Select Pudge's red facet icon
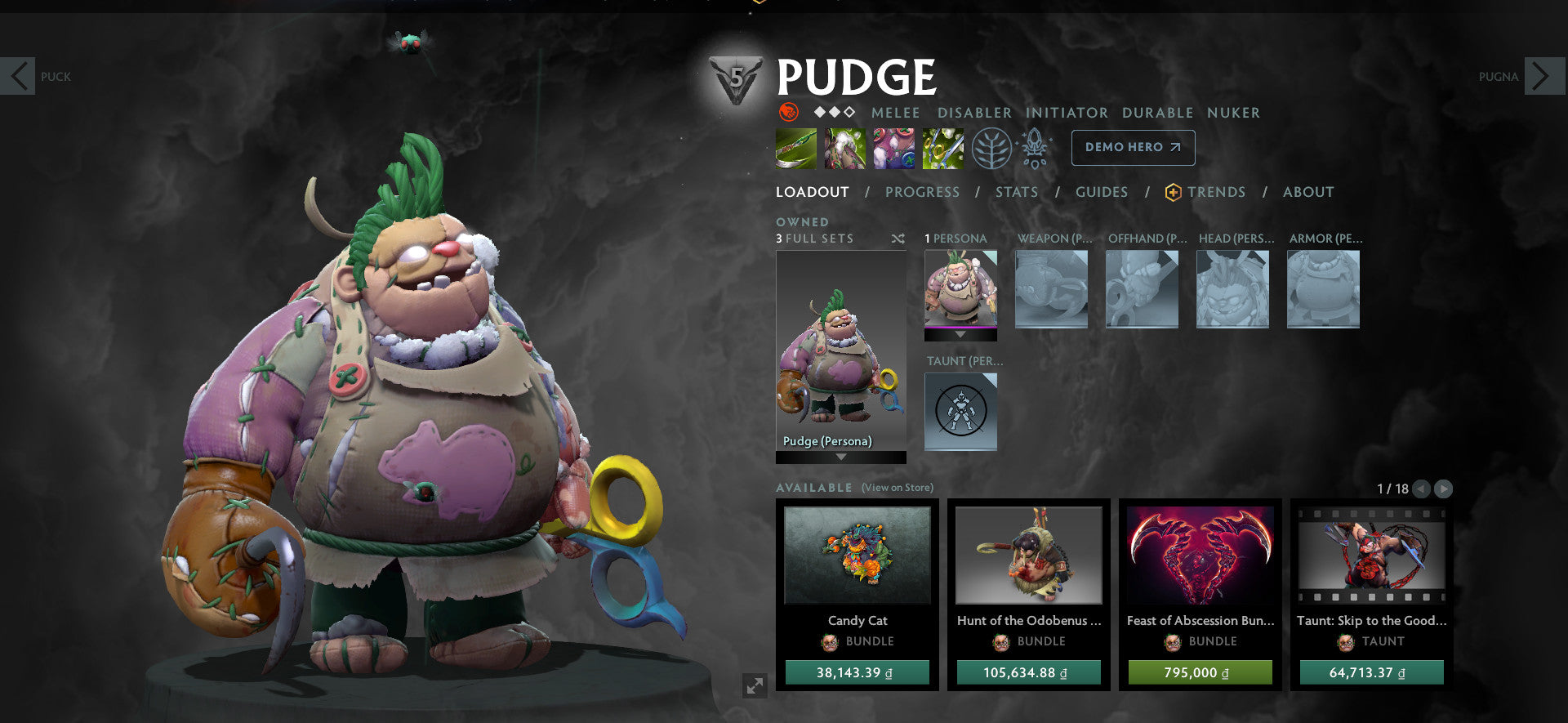Image resolution: width=1568 pixels, height=723 pixels. [x=787, y=112]
